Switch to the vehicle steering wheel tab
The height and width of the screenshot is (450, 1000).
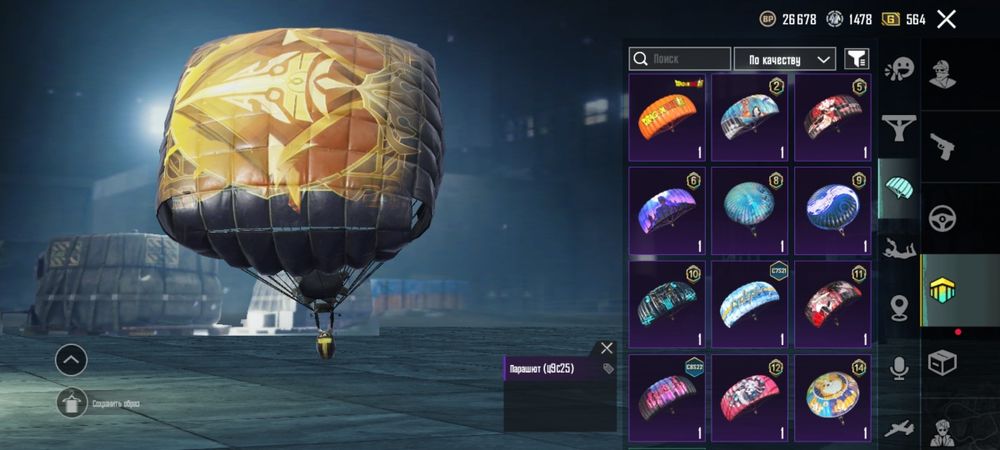click(x=942, y=218)
